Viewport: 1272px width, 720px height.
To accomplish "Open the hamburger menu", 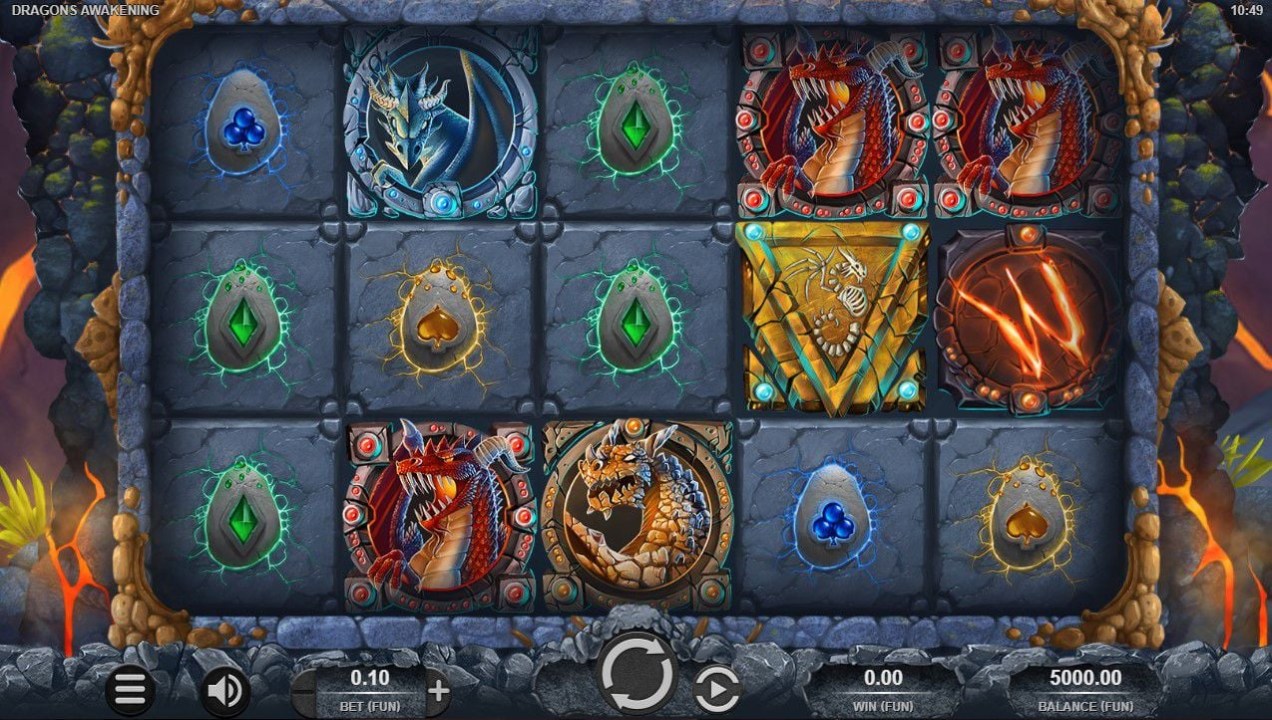I will [130, 689].
